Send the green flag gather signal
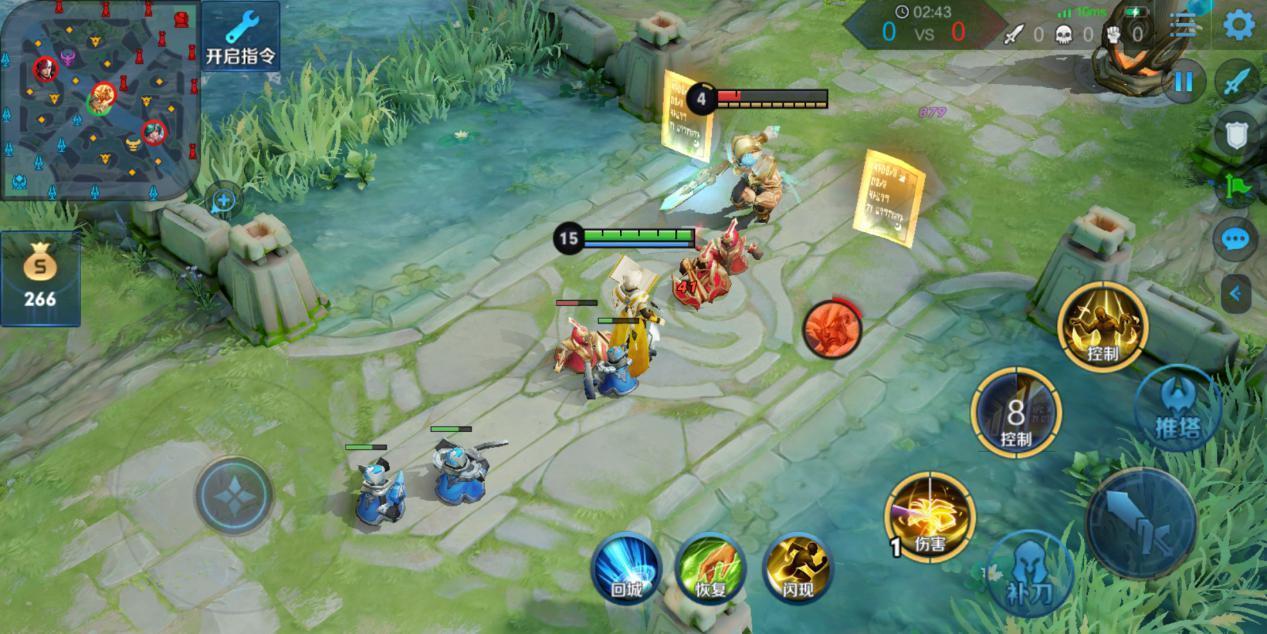Screen dimensions: 1267x634 (1236, 187)
